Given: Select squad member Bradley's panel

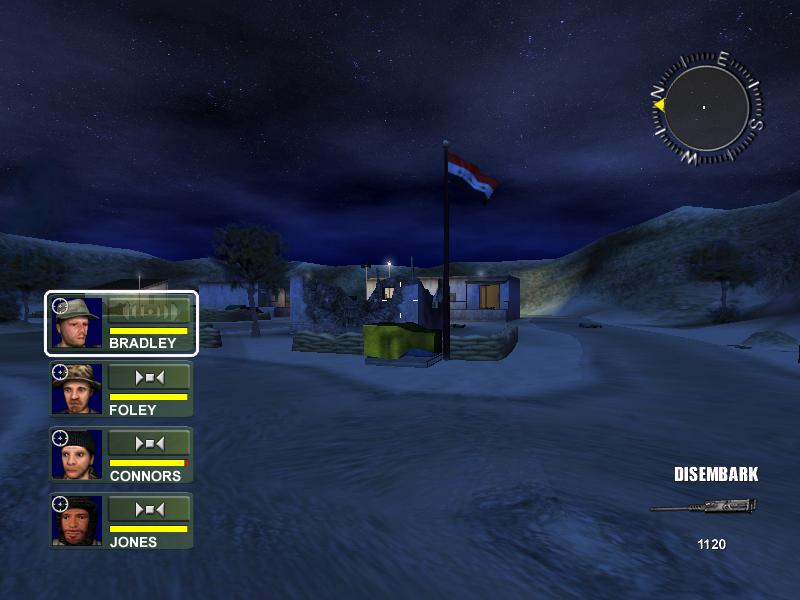Looking at the screenshot, I should [x=121, y=323].
